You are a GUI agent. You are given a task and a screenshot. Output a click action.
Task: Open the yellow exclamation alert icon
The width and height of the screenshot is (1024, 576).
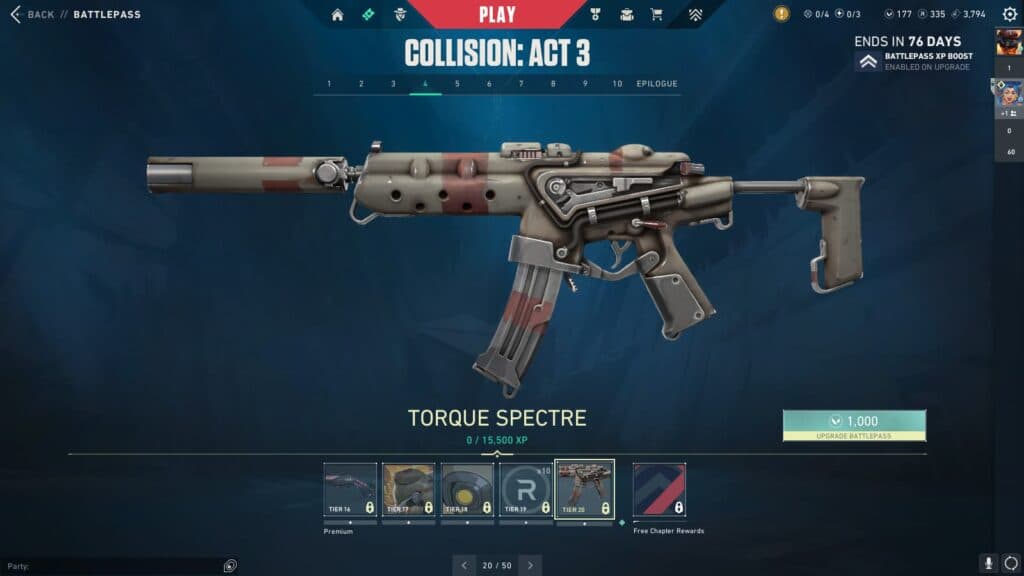[x=781, y=14]
